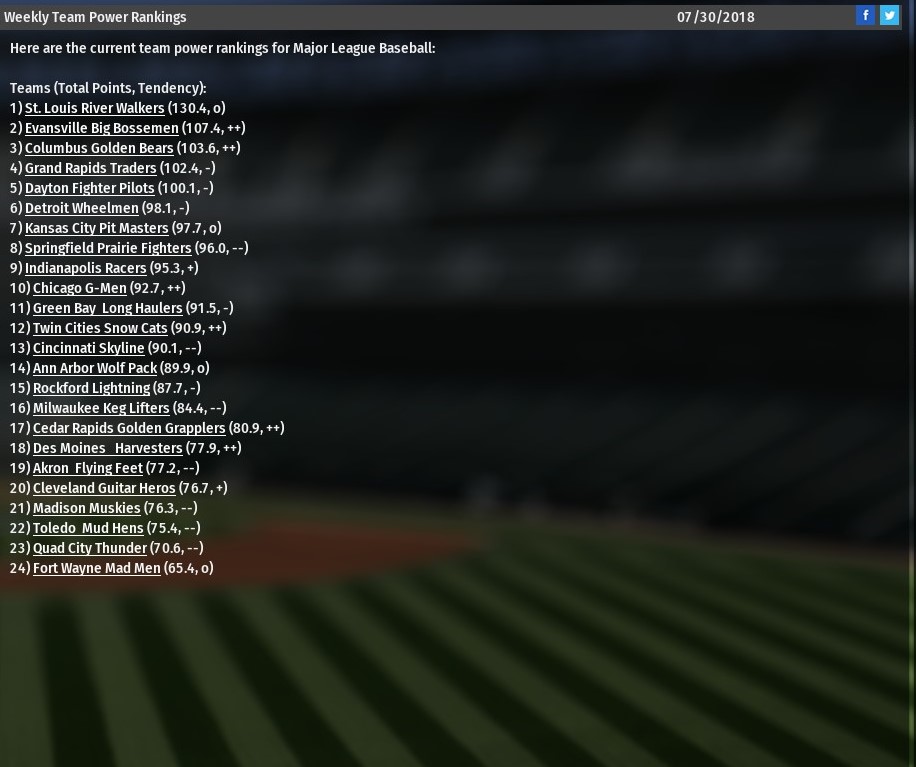Open Cedar Rapids Golden Grapplers link
The width and height of the screenshot is (916, 767).
[129, 428]
